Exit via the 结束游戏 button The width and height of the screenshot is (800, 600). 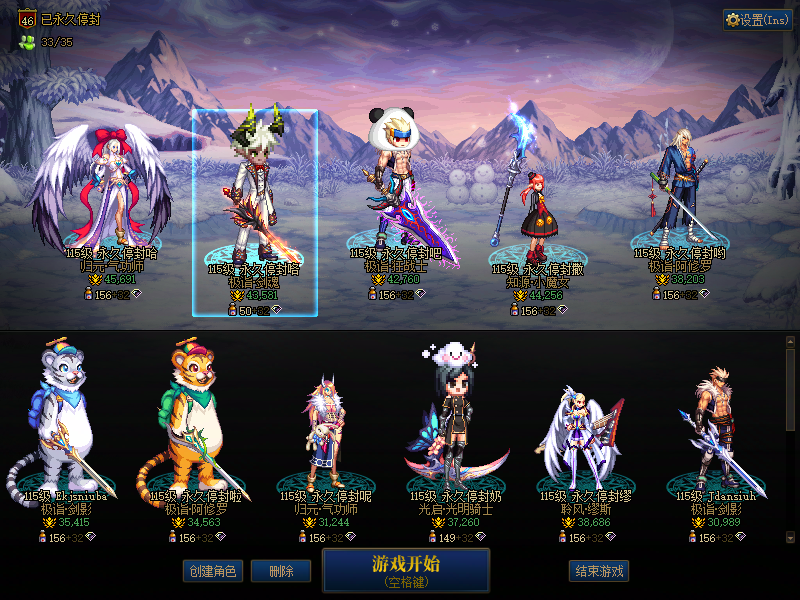click(600, 571)
